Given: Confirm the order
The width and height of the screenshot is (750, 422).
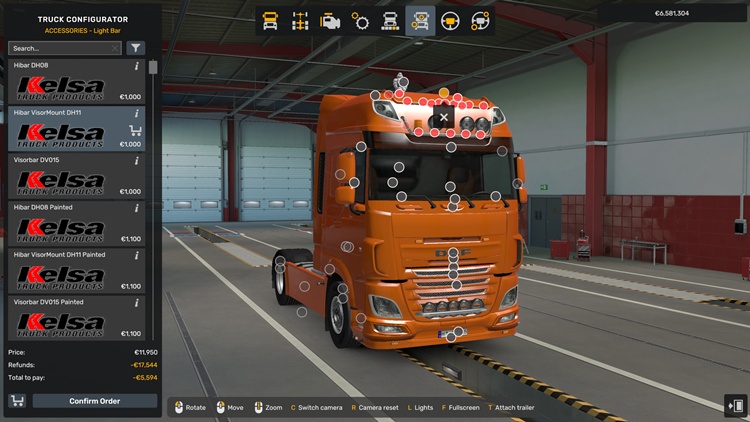Looking at the screenshot, I should [x=95, y=401].
